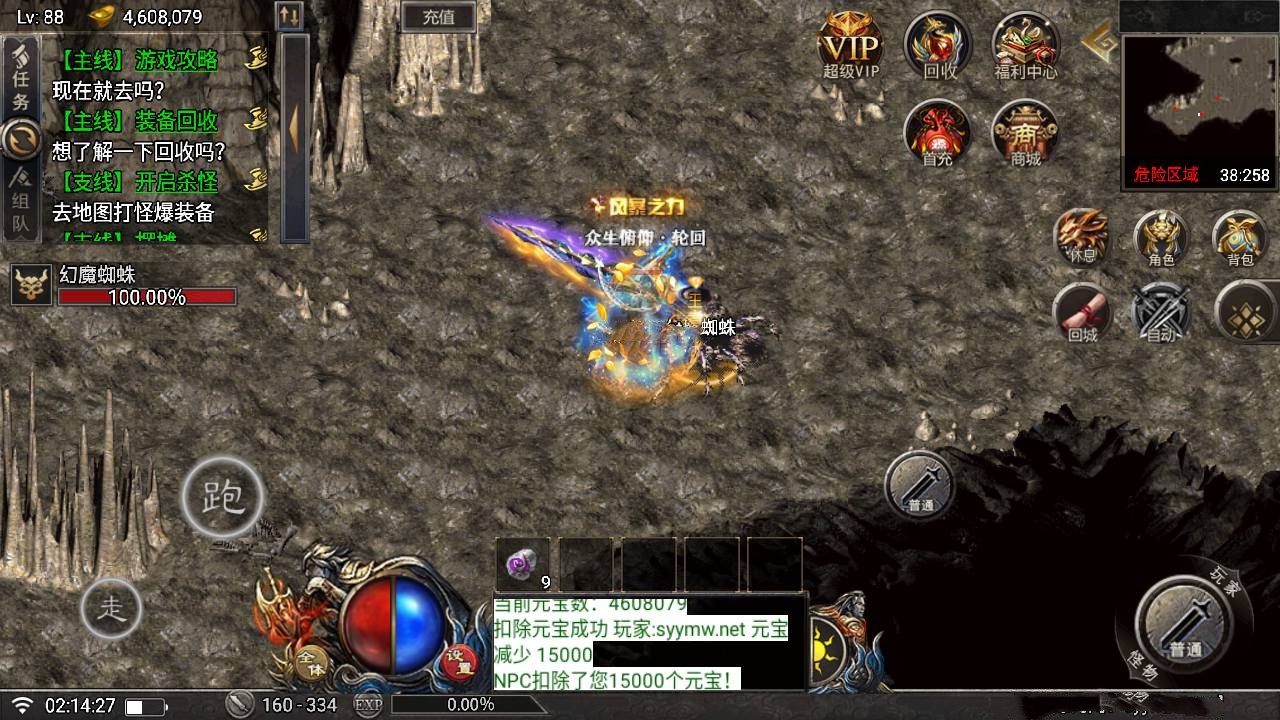Screen dimensions: 1280x720
Task: Select the 任务 quest tab
Action: coord(21,77)
